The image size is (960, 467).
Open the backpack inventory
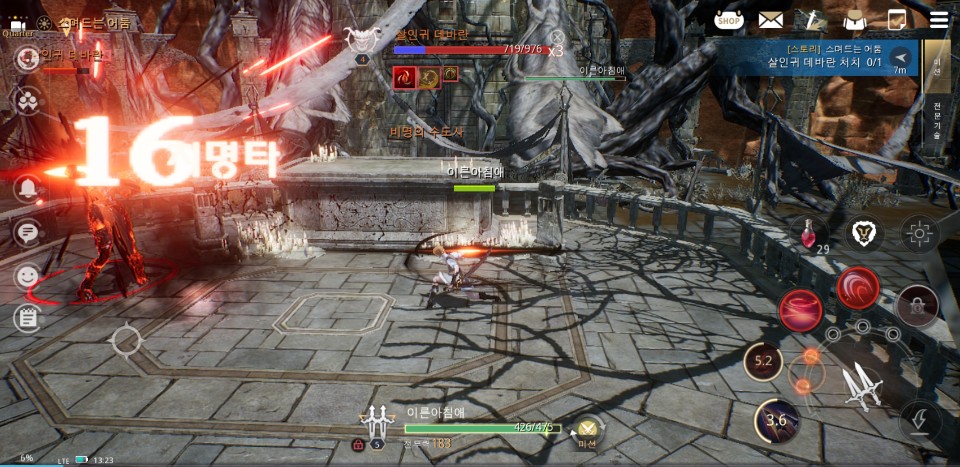point(854,19)
